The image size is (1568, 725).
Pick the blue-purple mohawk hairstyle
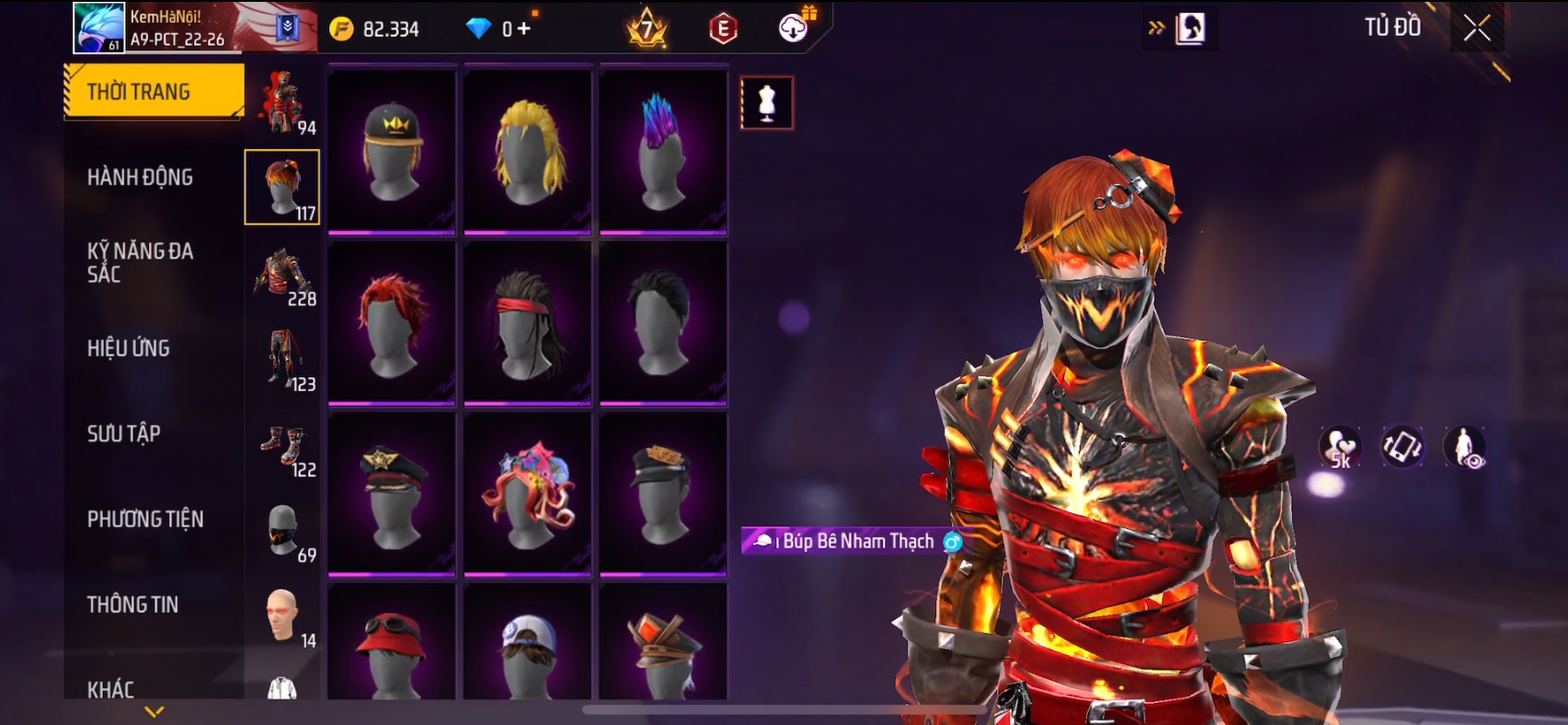coord(663,150)
